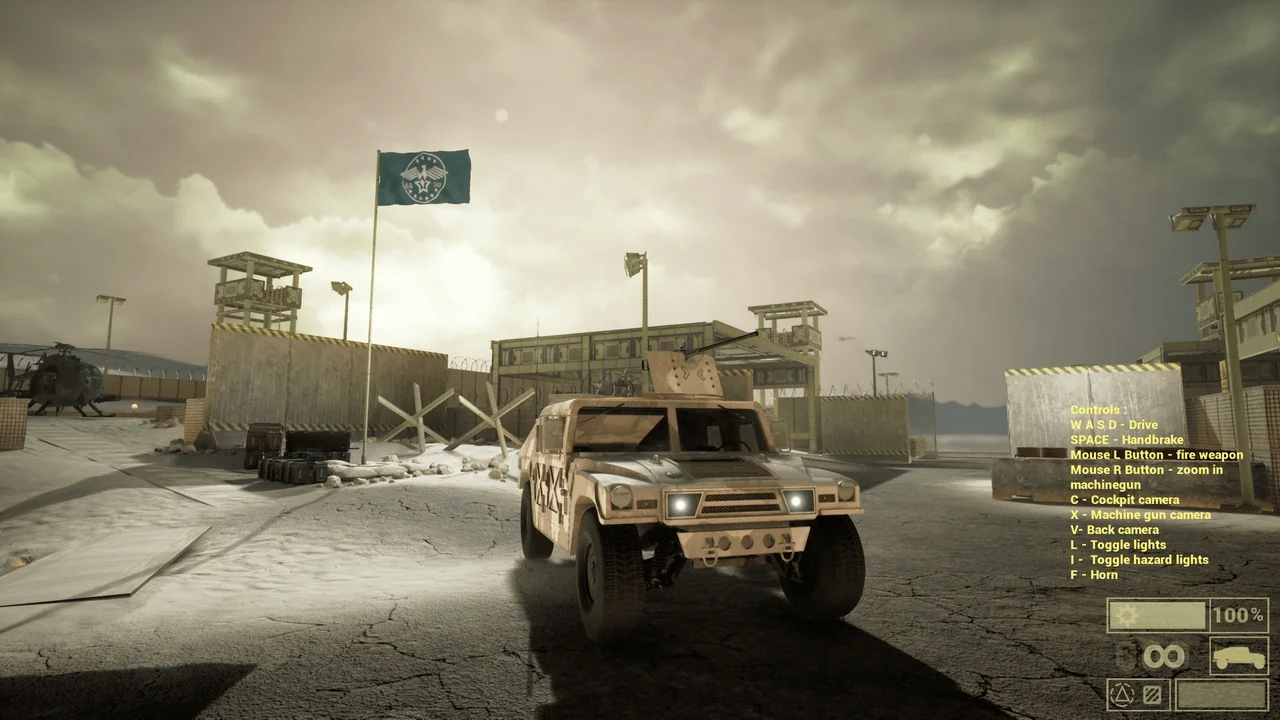
Task: Enable hazard lights from the controls list
Action: (1139, 559)
